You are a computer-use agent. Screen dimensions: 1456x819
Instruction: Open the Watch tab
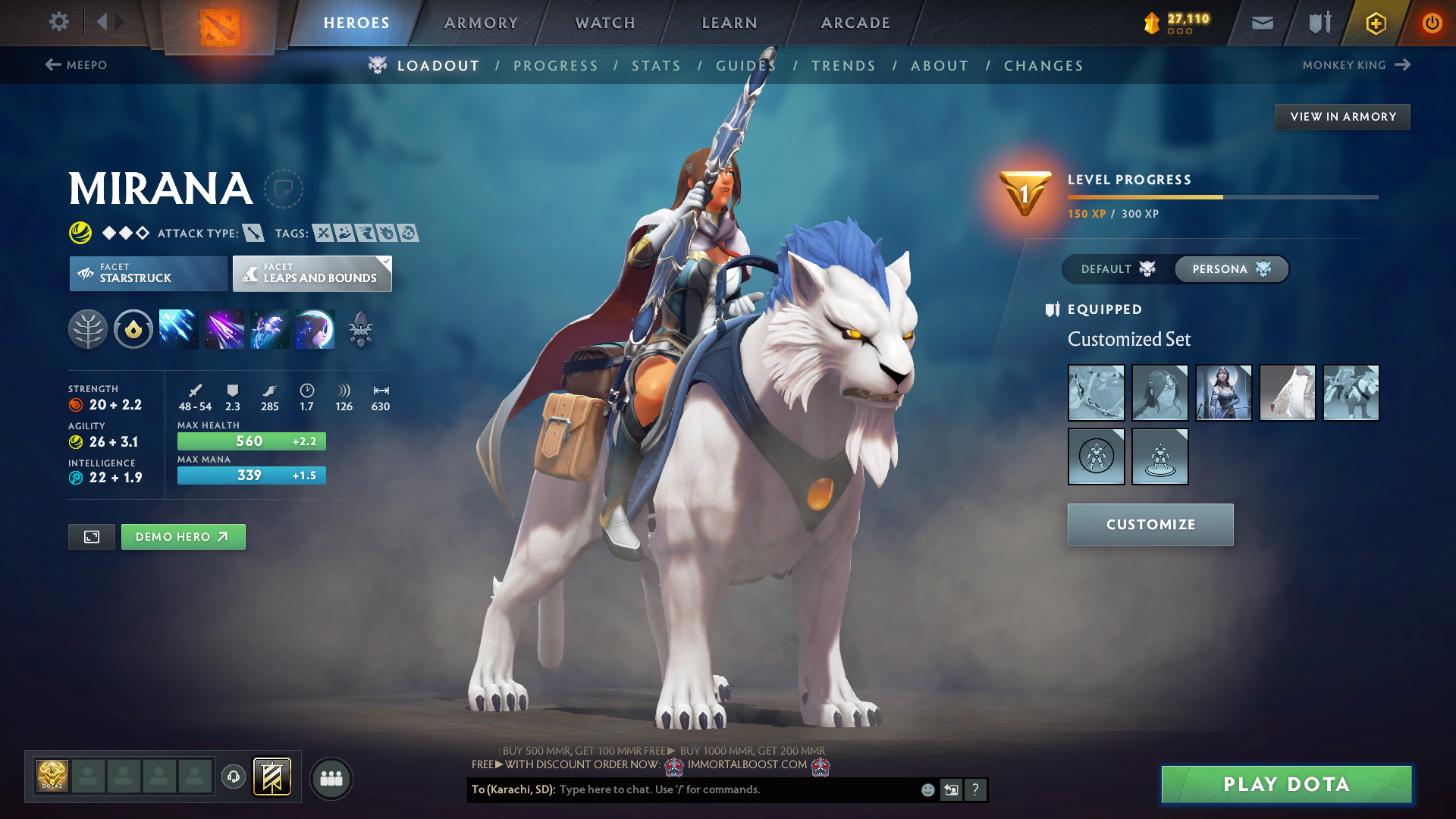(605, 23)
